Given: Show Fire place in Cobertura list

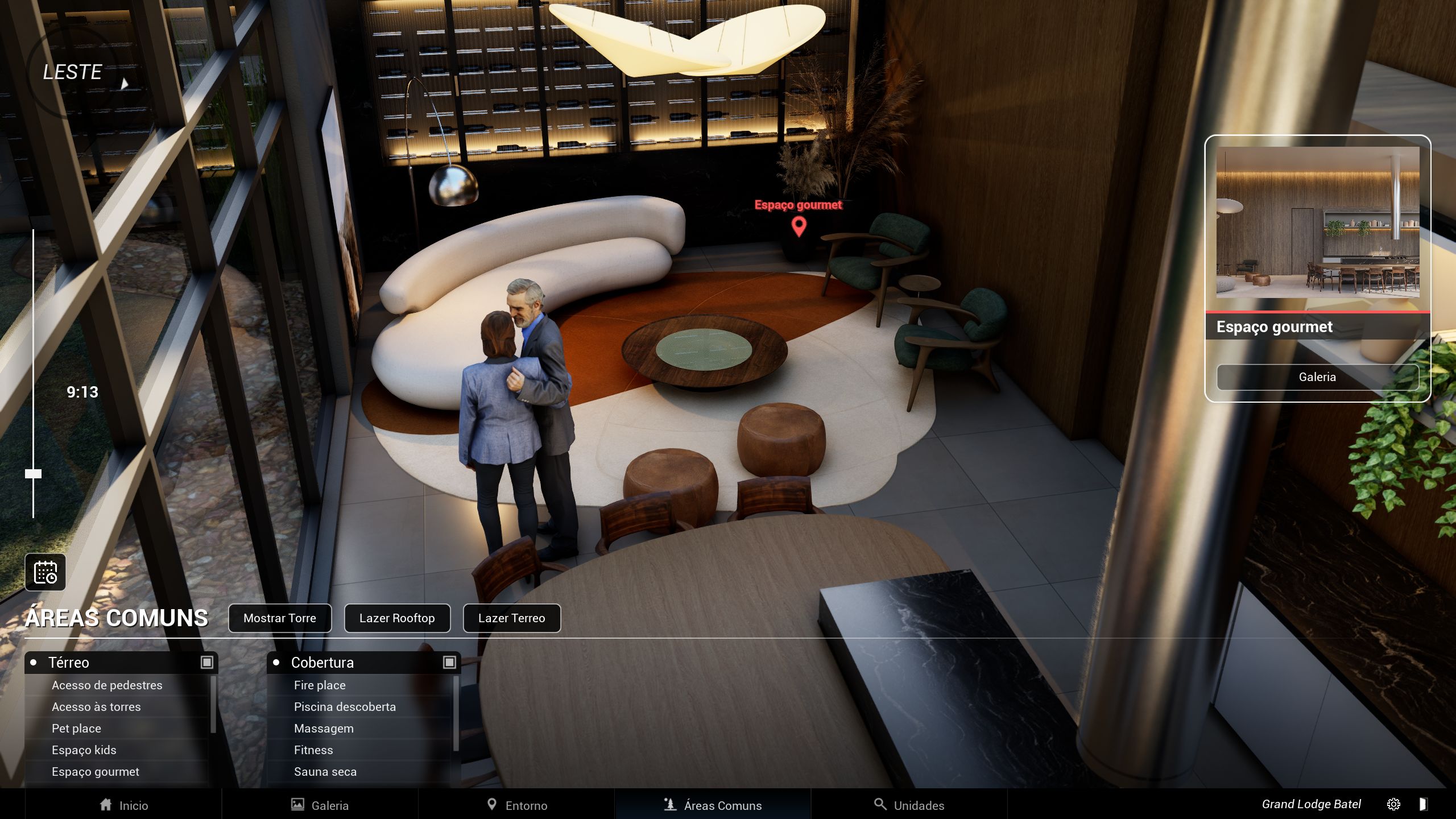Looking at the screenshot, I should click(320, 685).
